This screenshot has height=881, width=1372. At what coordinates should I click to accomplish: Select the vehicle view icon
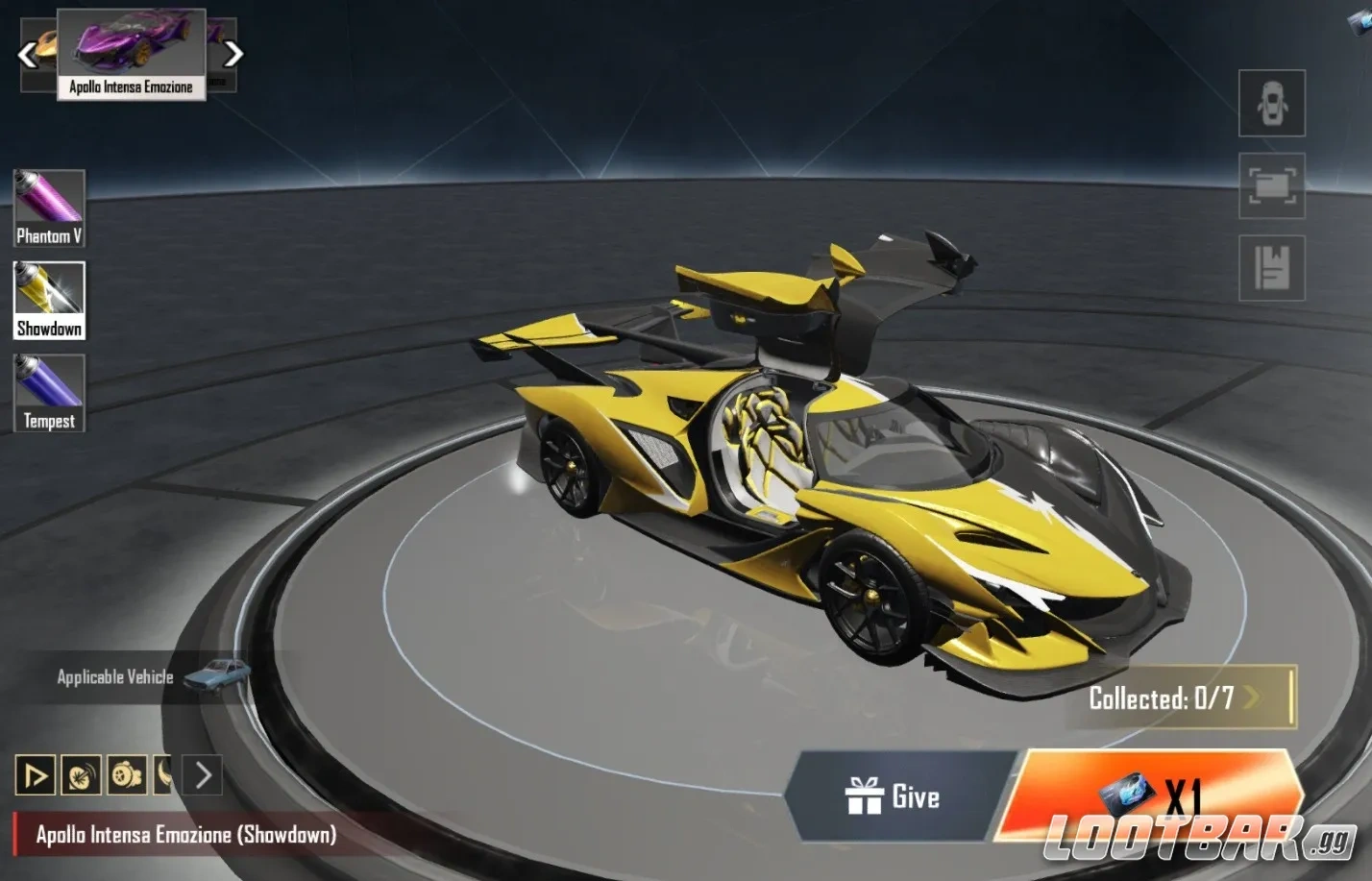[x=1271, y=104]
